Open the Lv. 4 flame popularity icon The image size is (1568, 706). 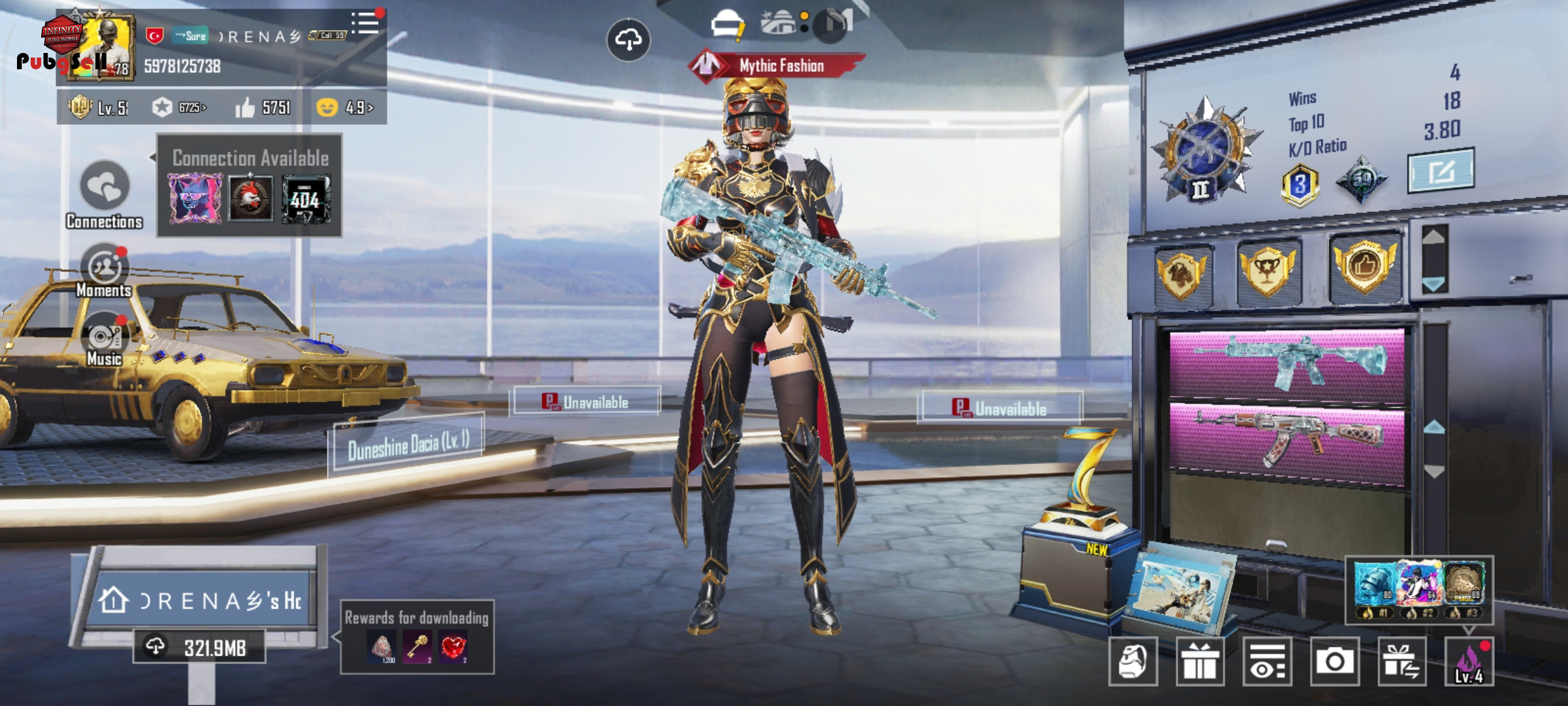(x=1469, y=662)
